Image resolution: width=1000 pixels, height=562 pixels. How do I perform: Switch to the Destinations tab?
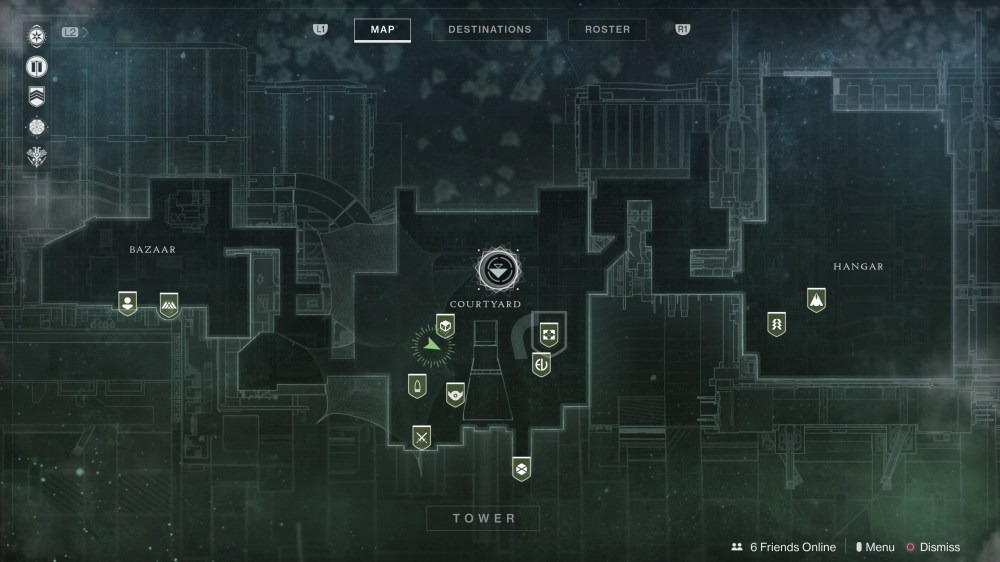490,30
